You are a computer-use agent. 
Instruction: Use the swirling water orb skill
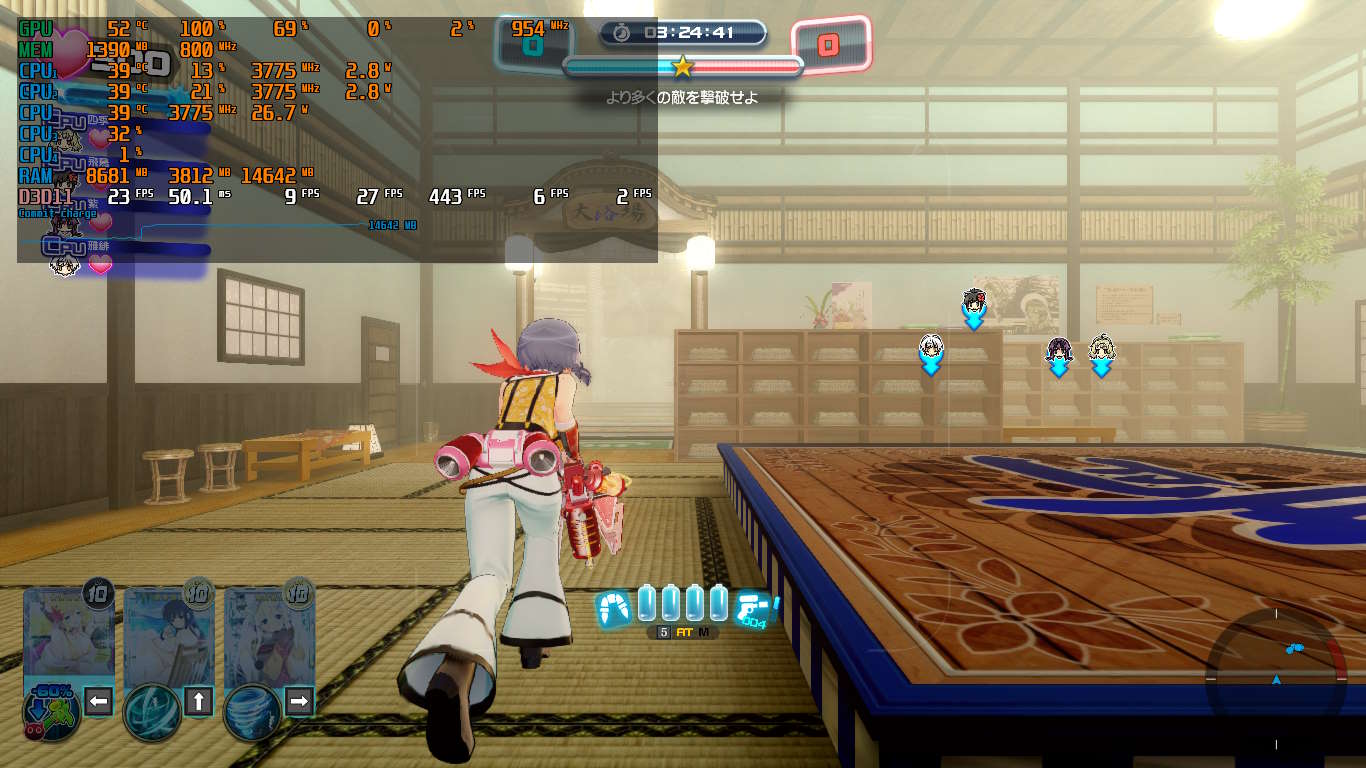pos(151,711)
